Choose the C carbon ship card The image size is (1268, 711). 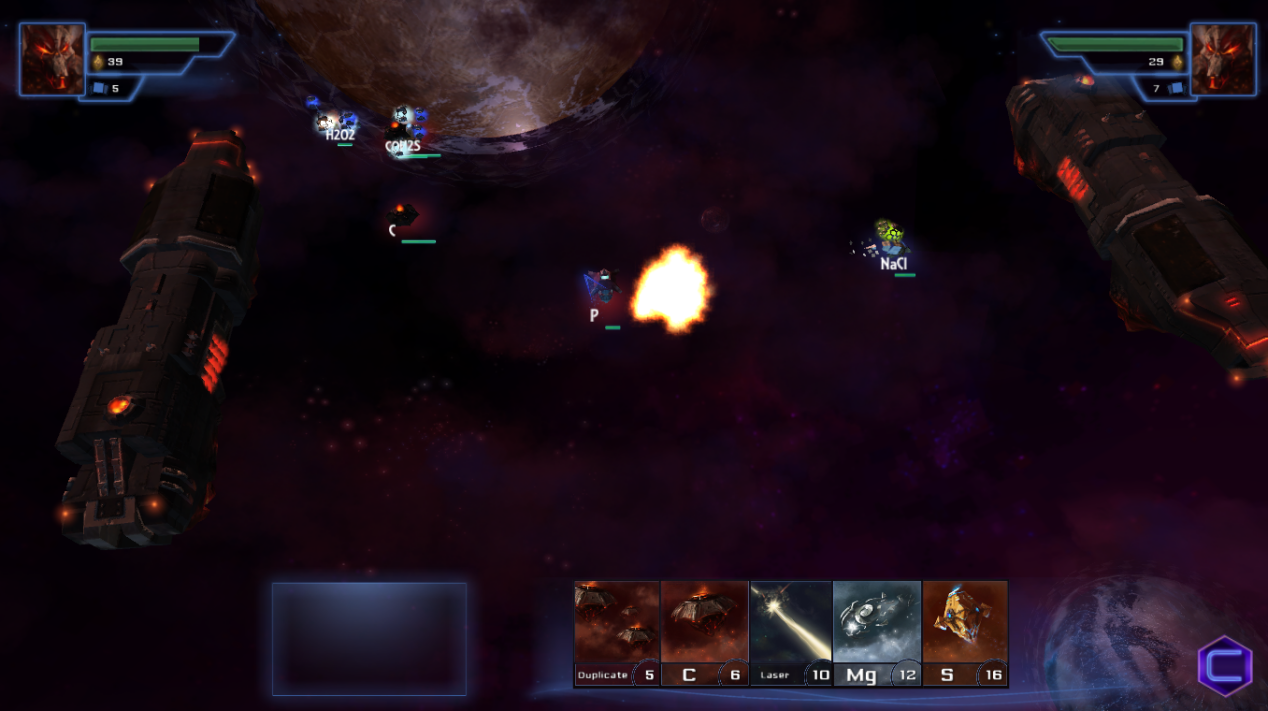704,633
